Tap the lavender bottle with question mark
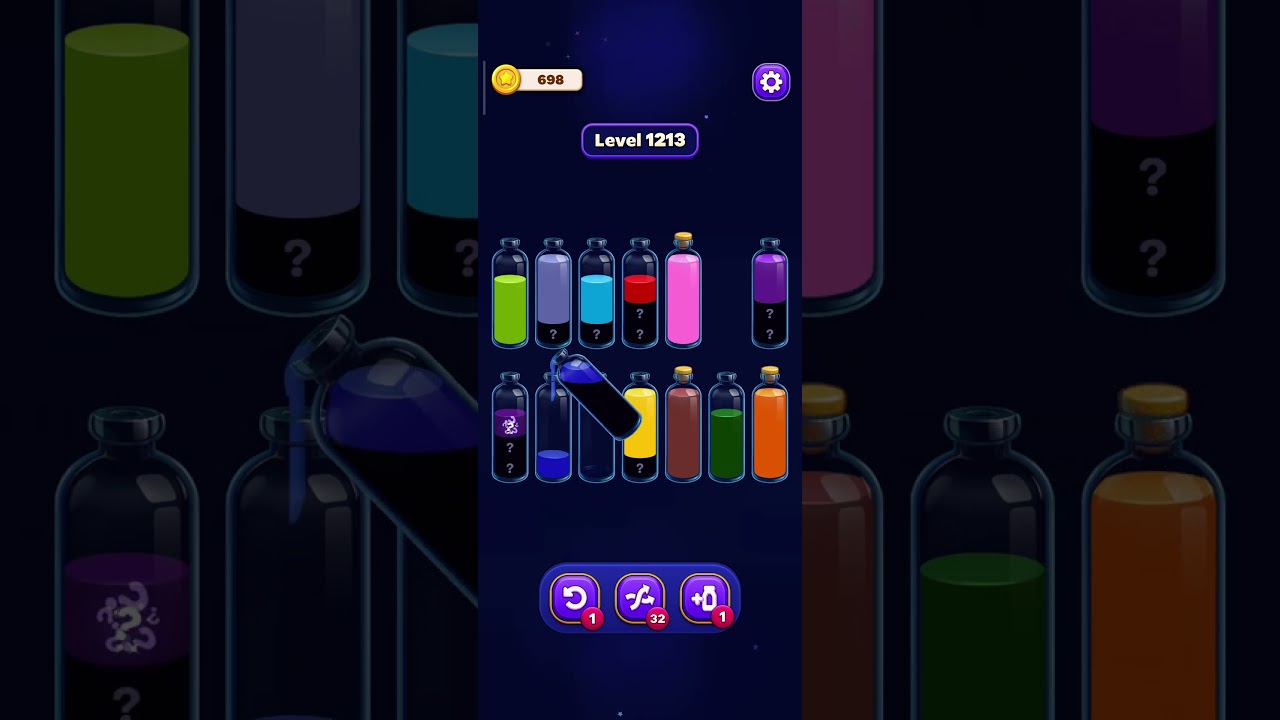 click(x=553, y=295)
